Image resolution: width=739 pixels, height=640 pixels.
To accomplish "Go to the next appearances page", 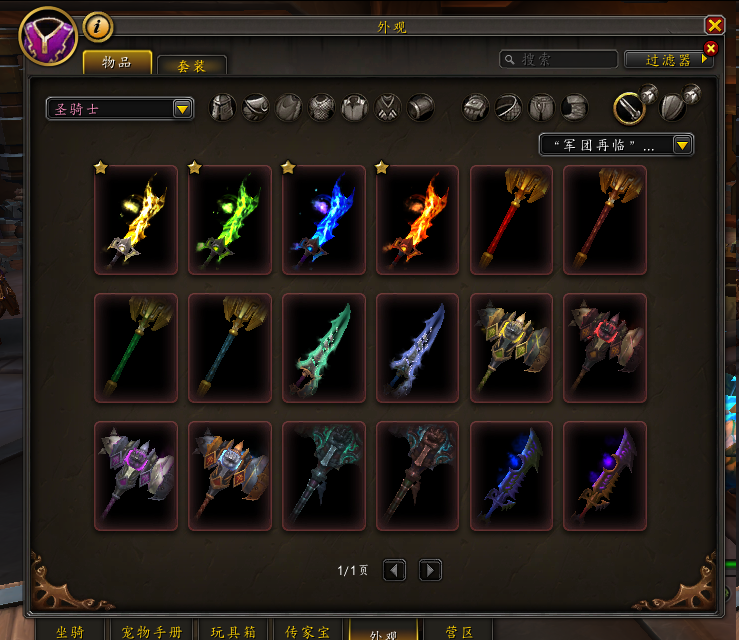I will 430,570.
